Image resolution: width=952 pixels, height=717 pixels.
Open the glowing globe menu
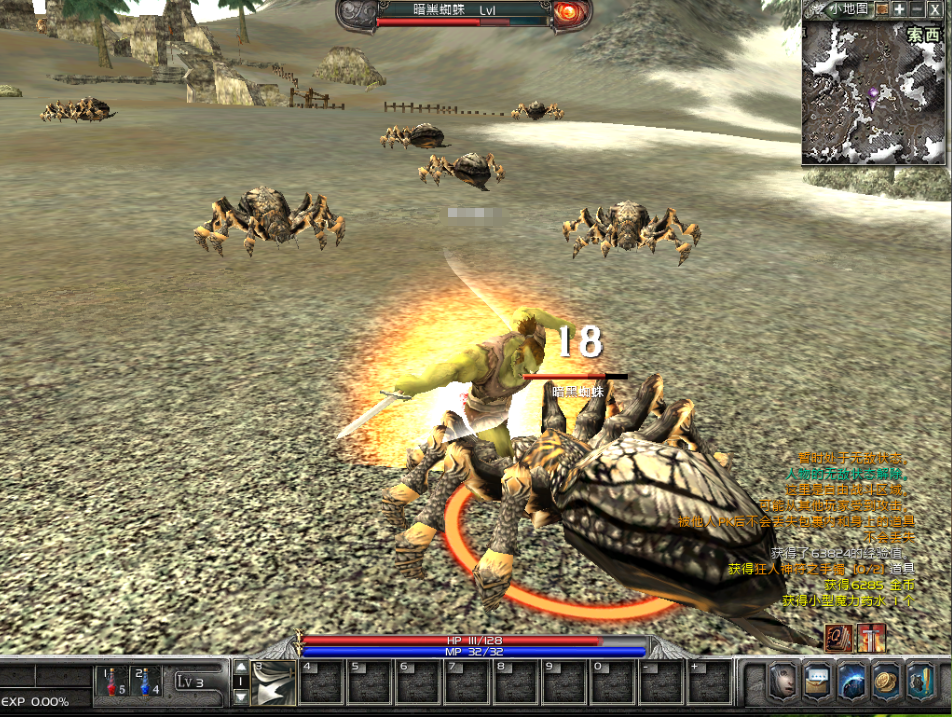pos(851,682)
